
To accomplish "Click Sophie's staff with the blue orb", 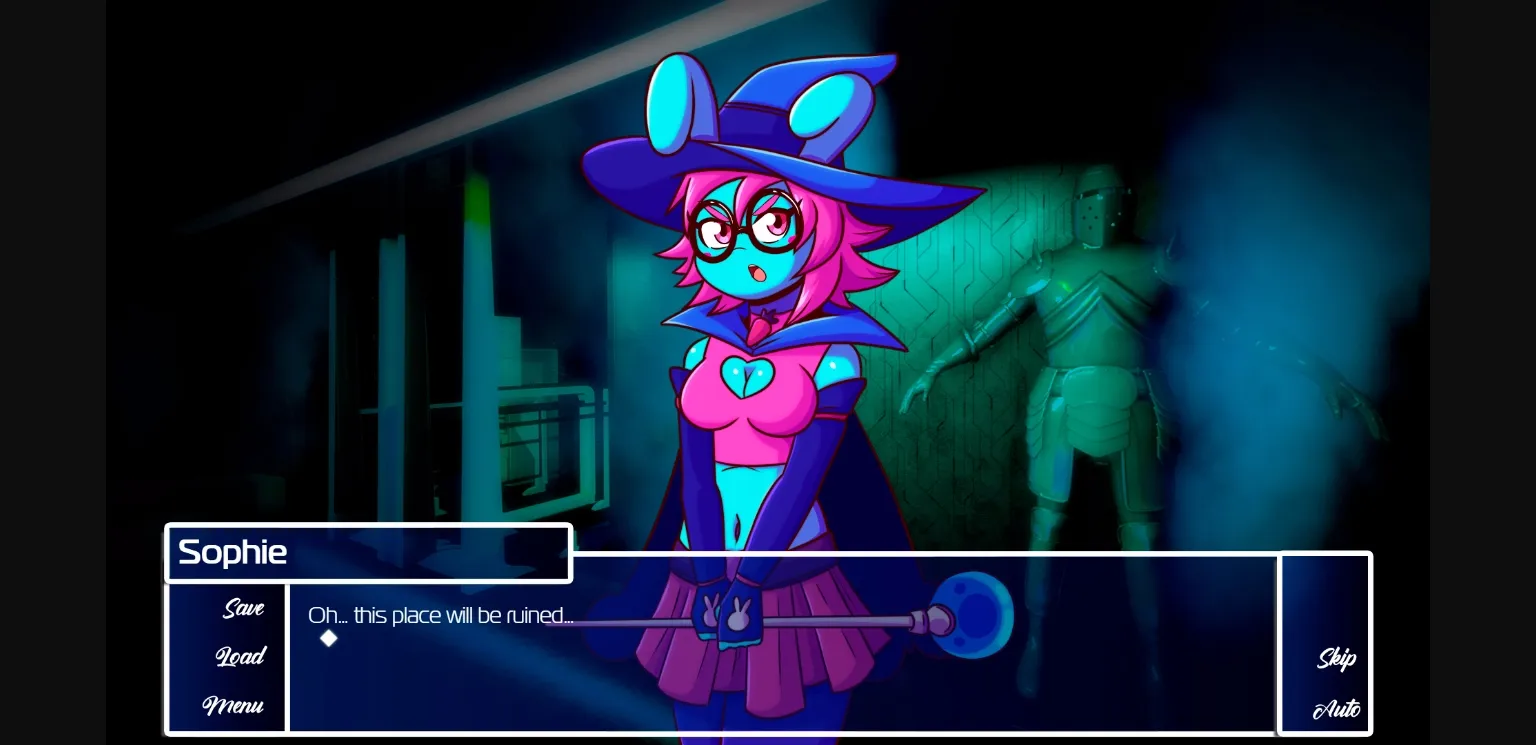I will [965, 613].
